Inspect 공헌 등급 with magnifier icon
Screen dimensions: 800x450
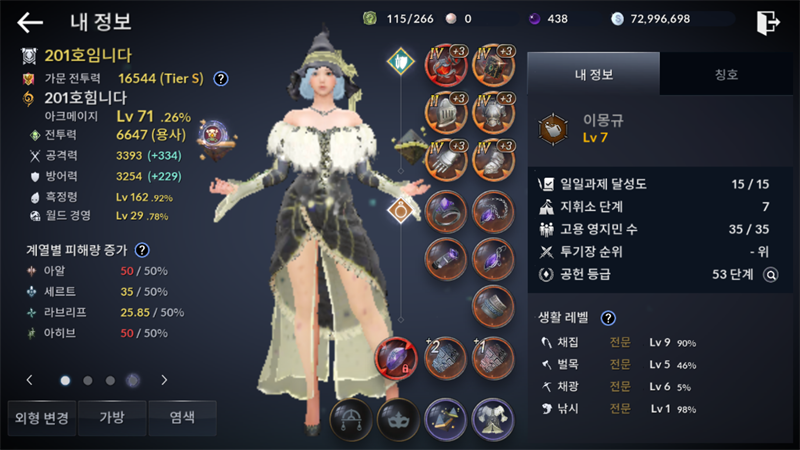point(770,274)
